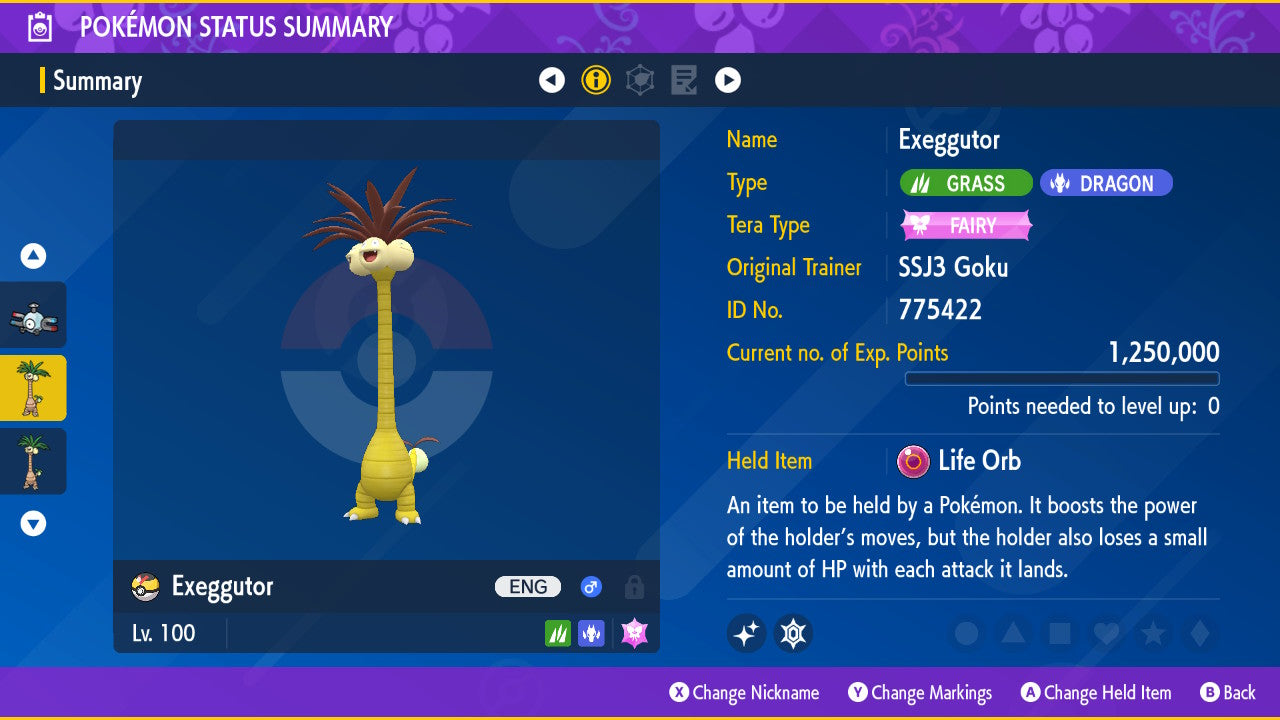Choose Change Held Item option
Viewport: 1280px width, 720px height.
click(1095, 693)
